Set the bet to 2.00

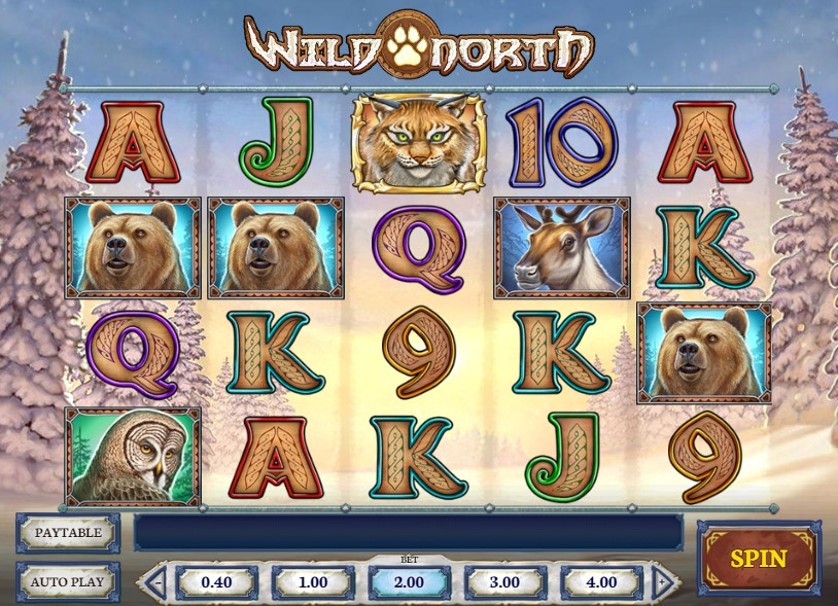tap(408, 582)
